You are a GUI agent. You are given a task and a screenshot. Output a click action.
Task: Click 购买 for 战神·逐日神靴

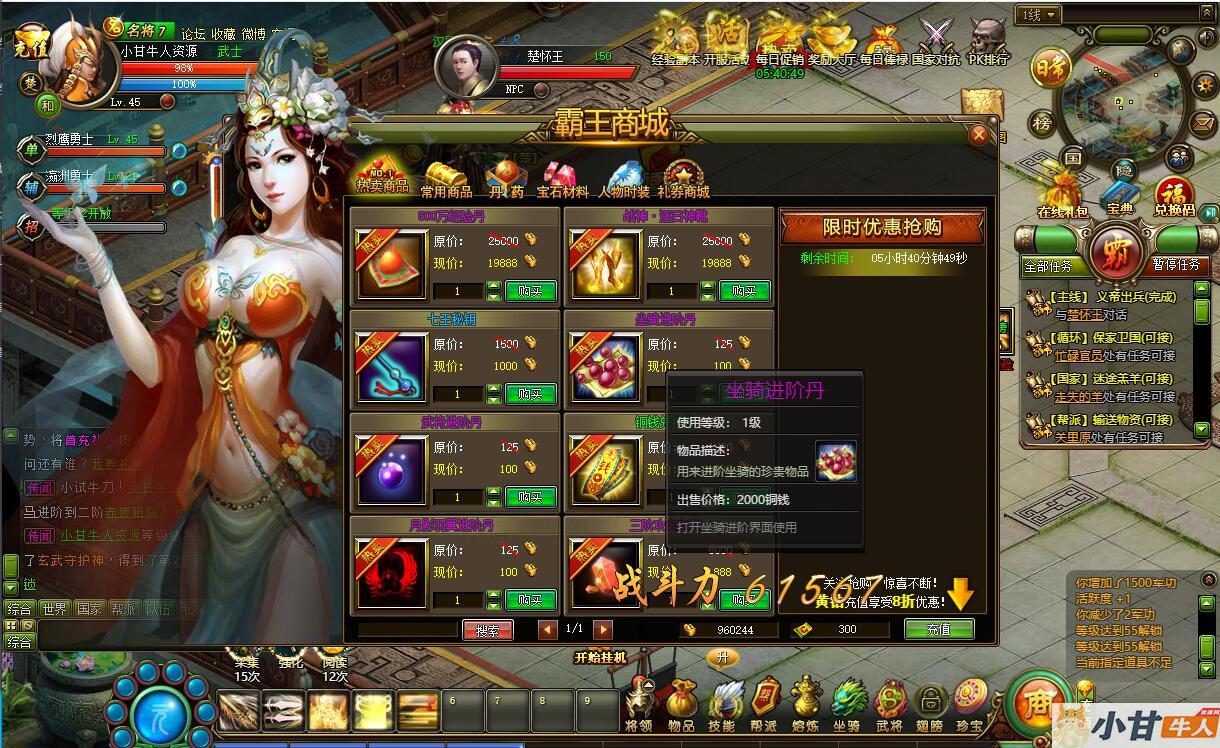[744, 291]
